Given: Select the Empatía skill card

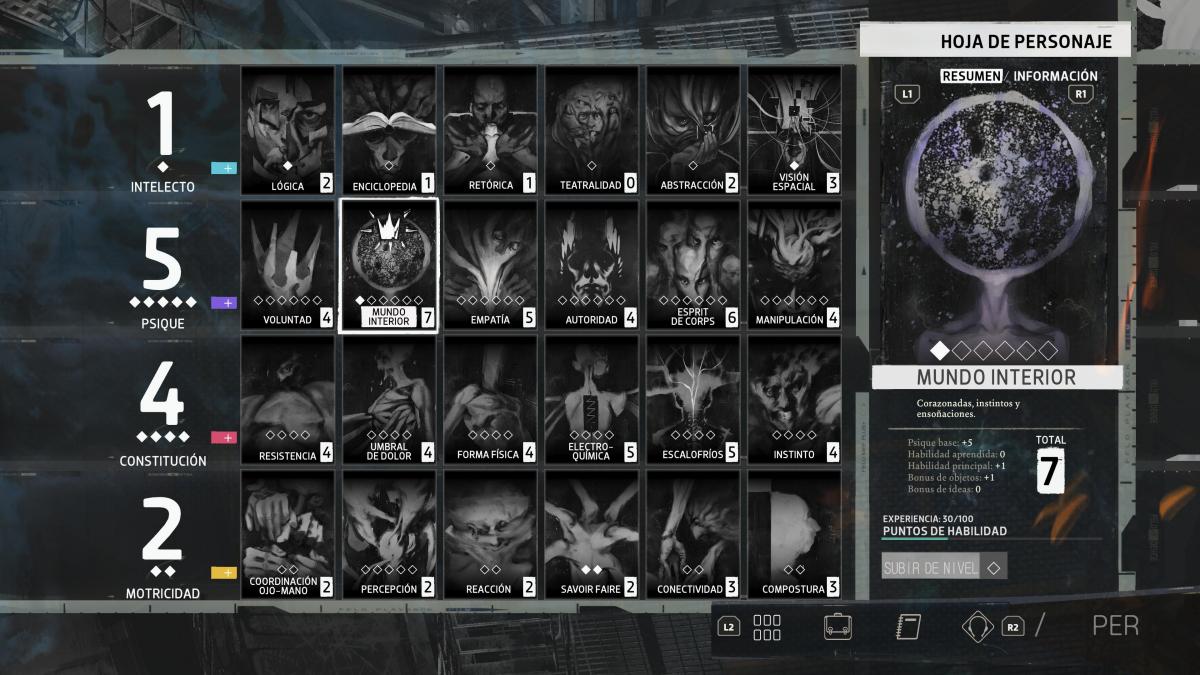Looking at the screenshot, I should [490, 266].
